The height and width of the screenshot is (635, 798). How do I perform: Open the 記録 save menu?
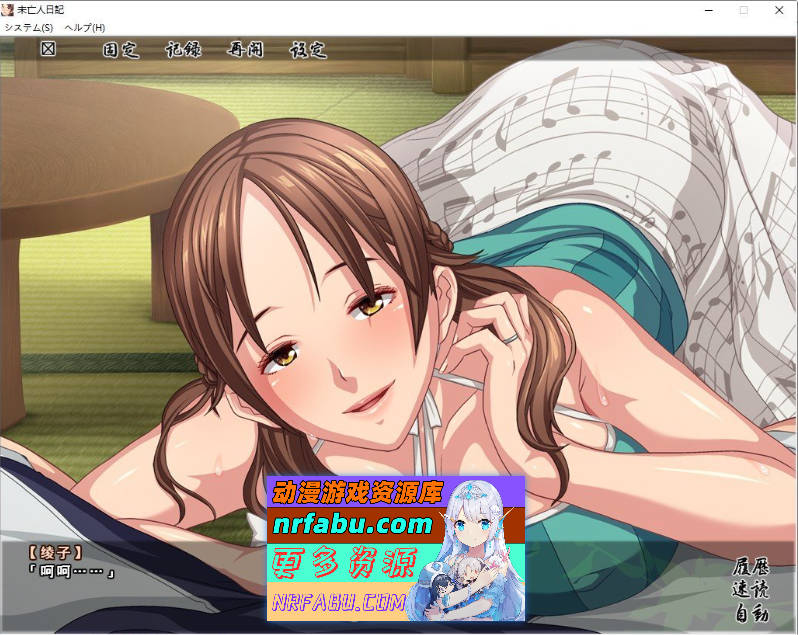[183, 50]
